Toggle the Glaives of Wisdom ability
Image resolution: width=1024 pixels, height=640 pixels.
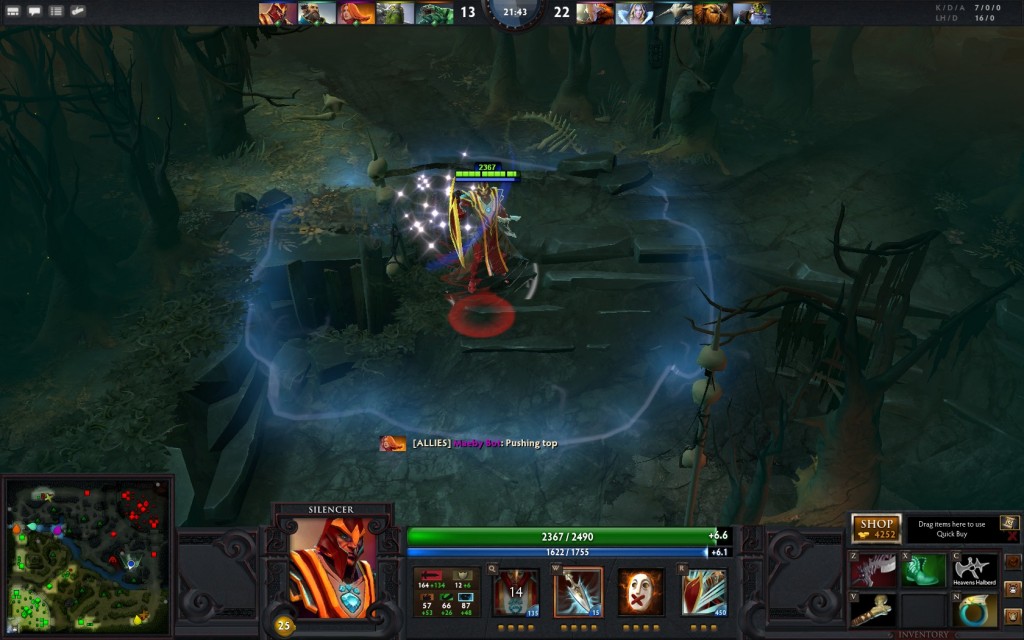point(578,591)
